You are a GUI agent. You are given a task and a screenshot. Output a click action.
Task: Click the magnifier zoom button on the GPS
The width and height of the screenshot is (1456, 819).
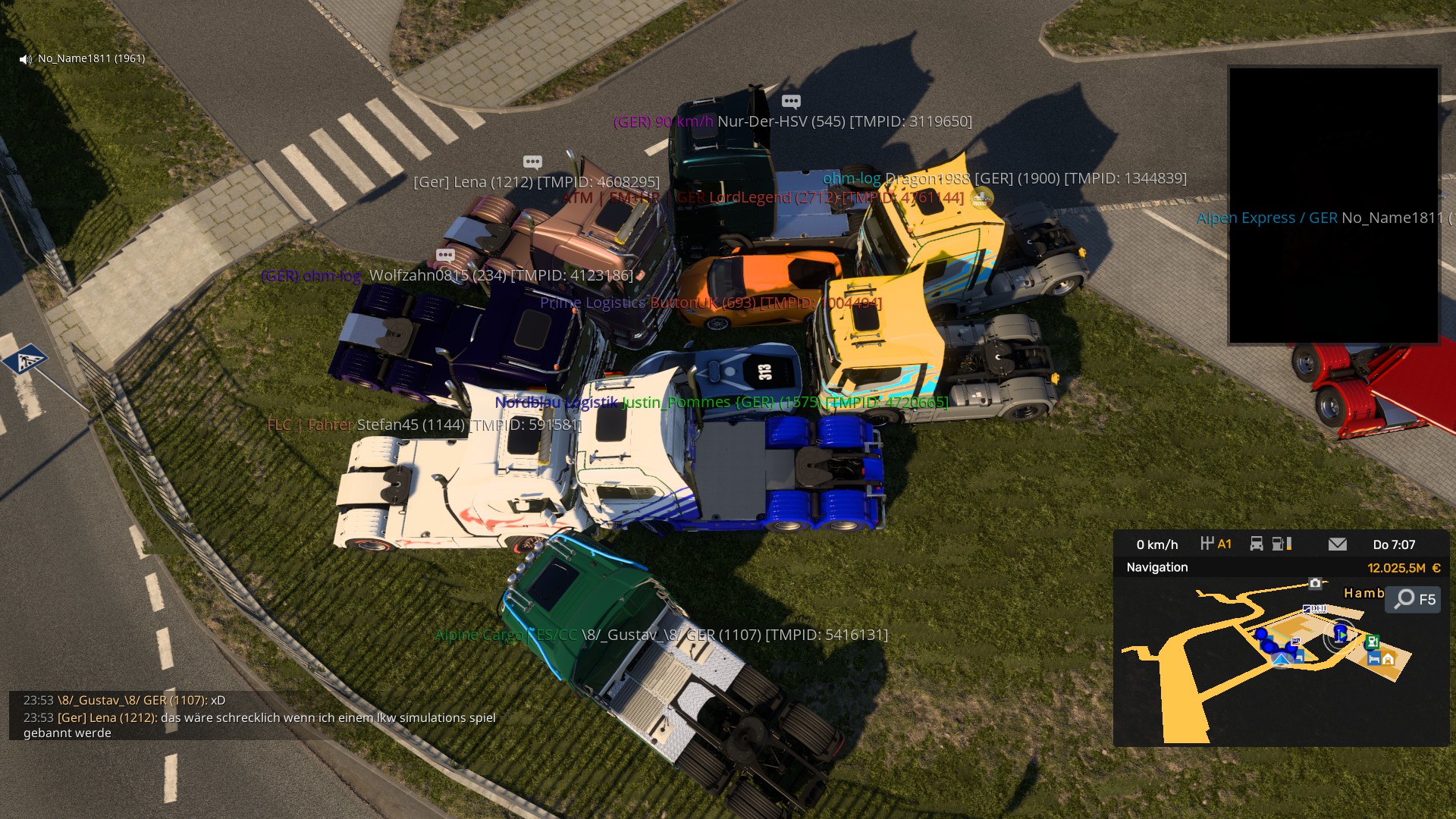pyautogui.click(x=1405, y=599)
